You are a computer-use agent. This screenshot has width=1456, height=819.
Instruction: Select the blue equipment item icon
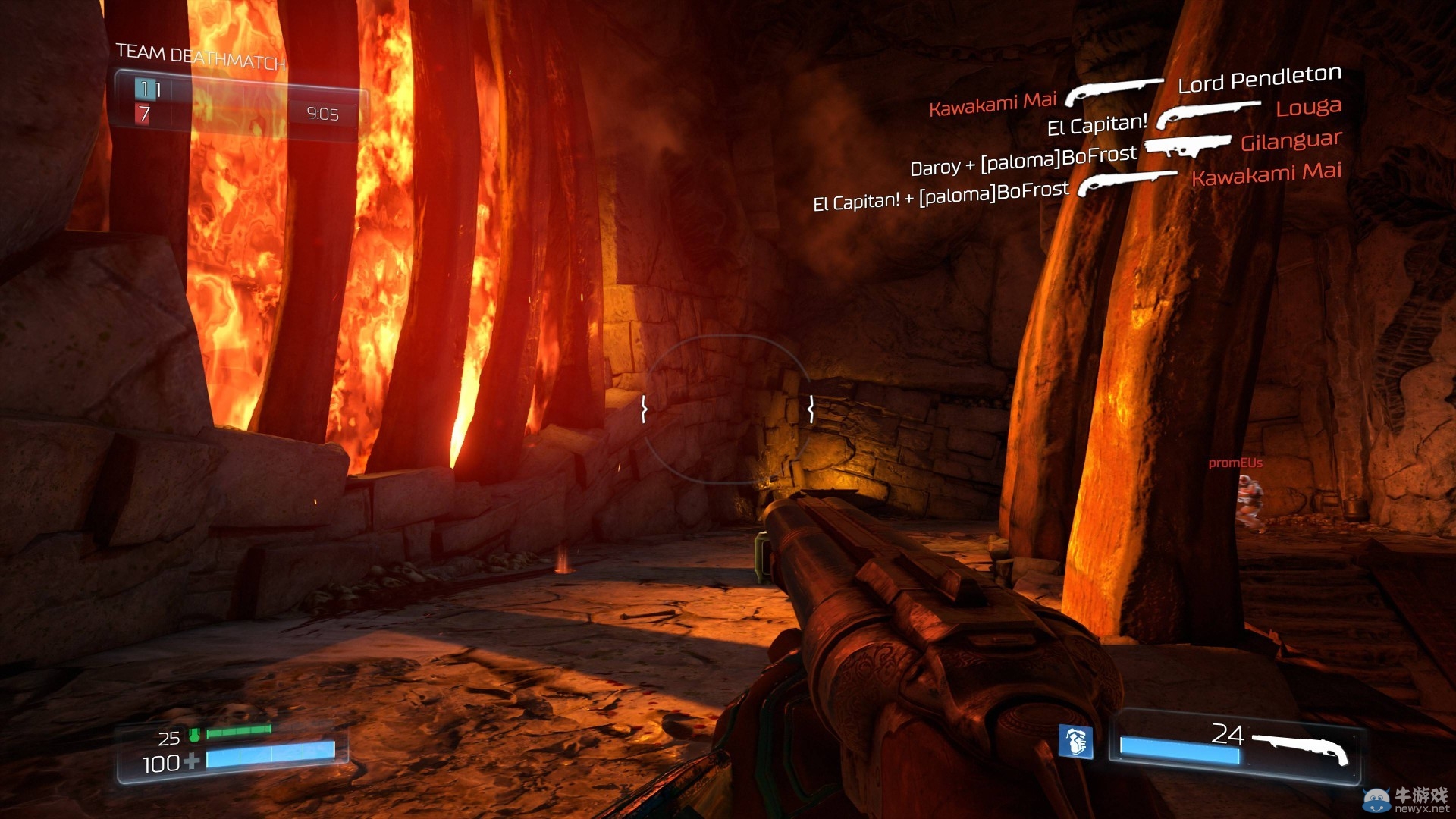(1075, 741)
